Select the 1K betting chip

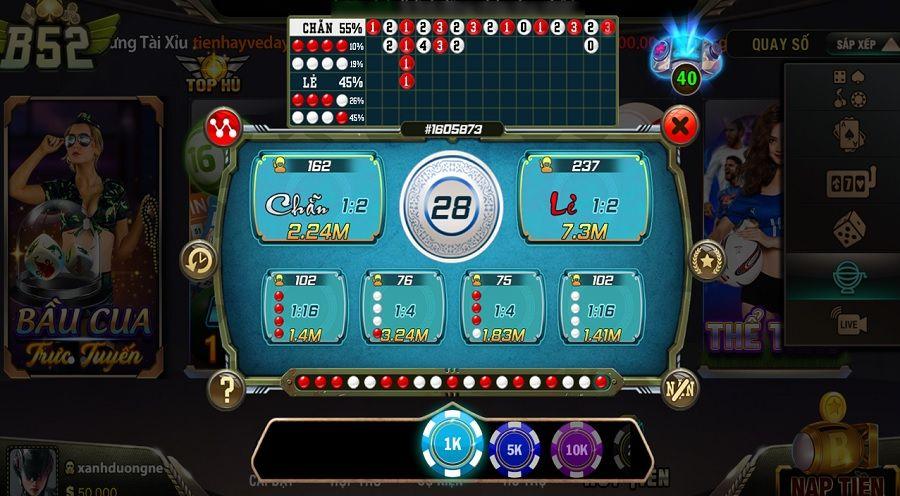click(x=453, y=443)
